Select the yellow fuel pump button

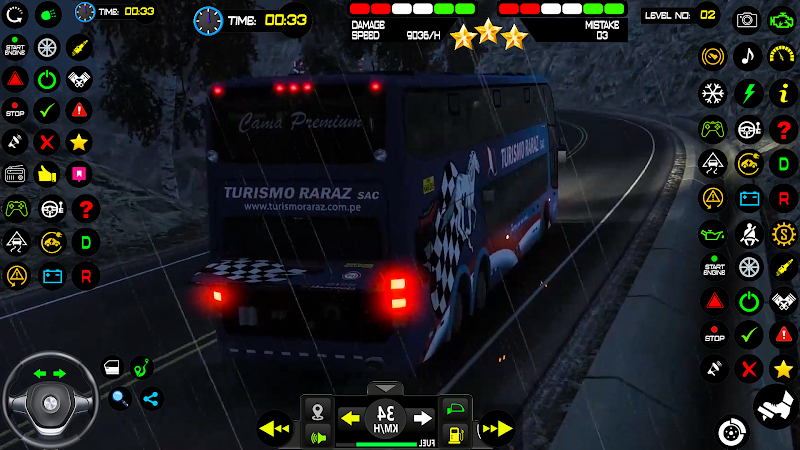point(454,435)
